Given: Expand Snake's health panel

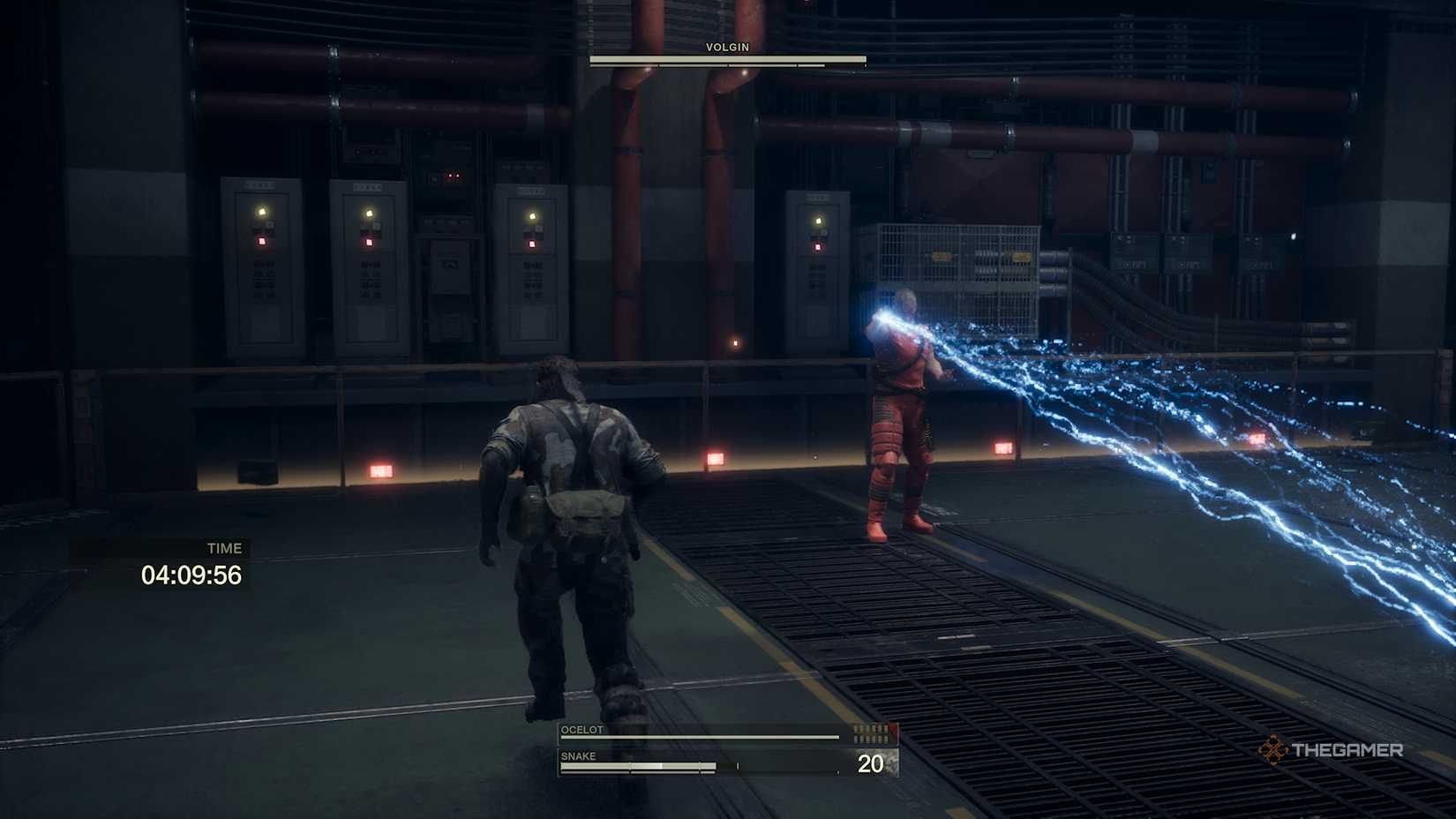Looking at the screenshot, I should (706, 762).
